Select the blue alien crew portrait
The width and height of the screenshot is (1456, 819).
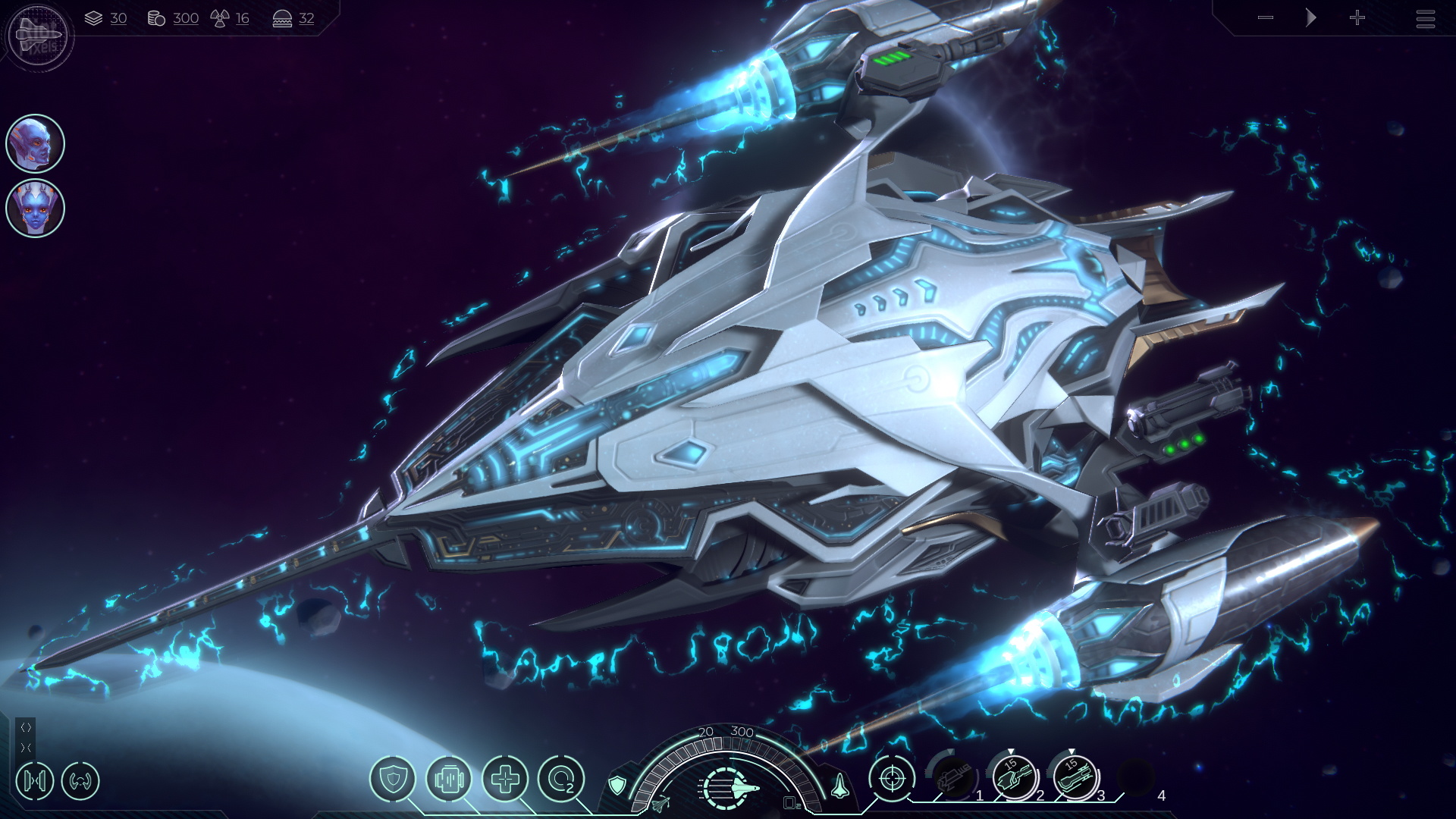[x=35, y=208]
